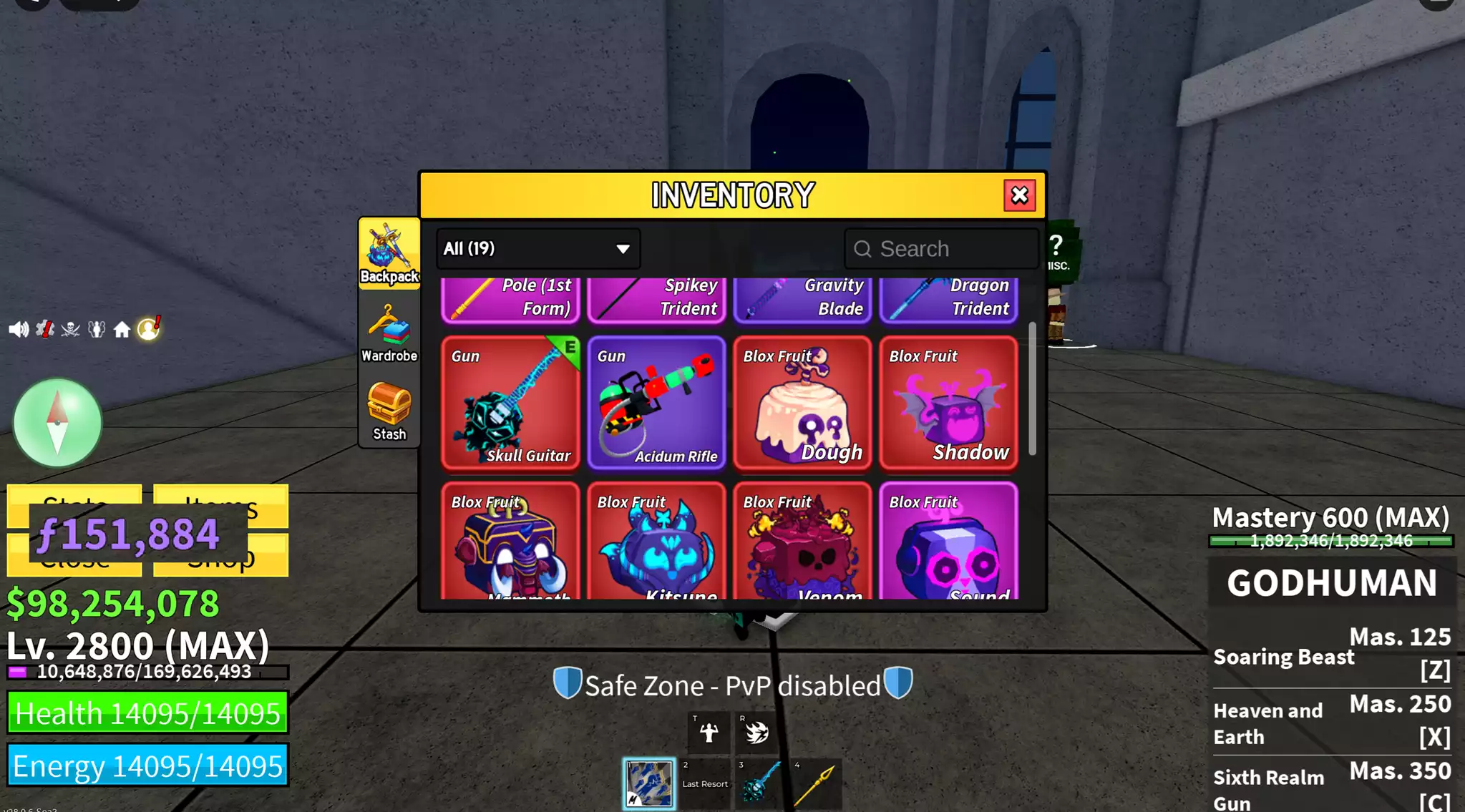
Task: Click the Items button
Action: coord(220,507)
